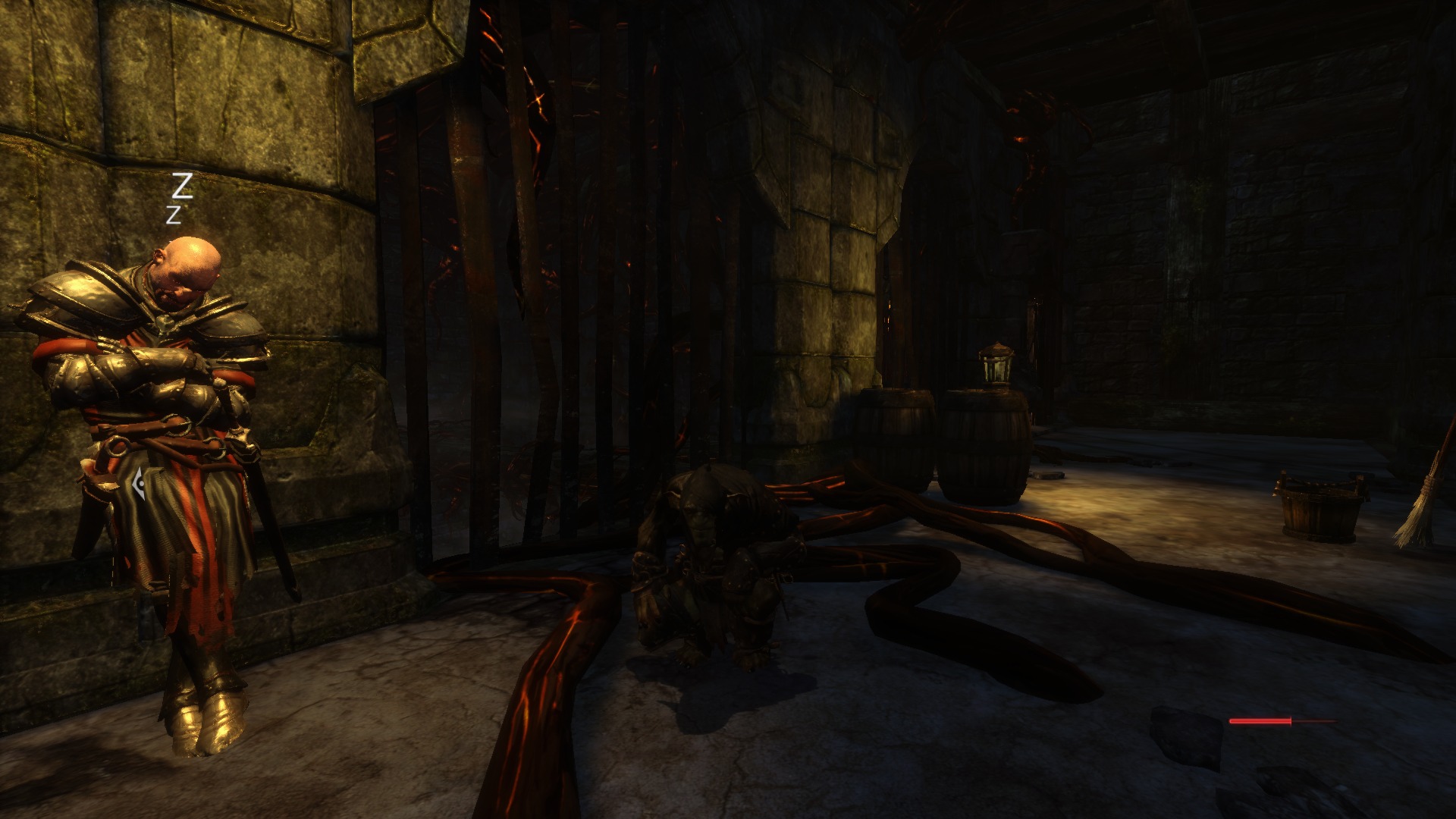Click the white eye marker on the guard
The height and width of the screenshot is (819, 1456).
[x=139, y=483]
